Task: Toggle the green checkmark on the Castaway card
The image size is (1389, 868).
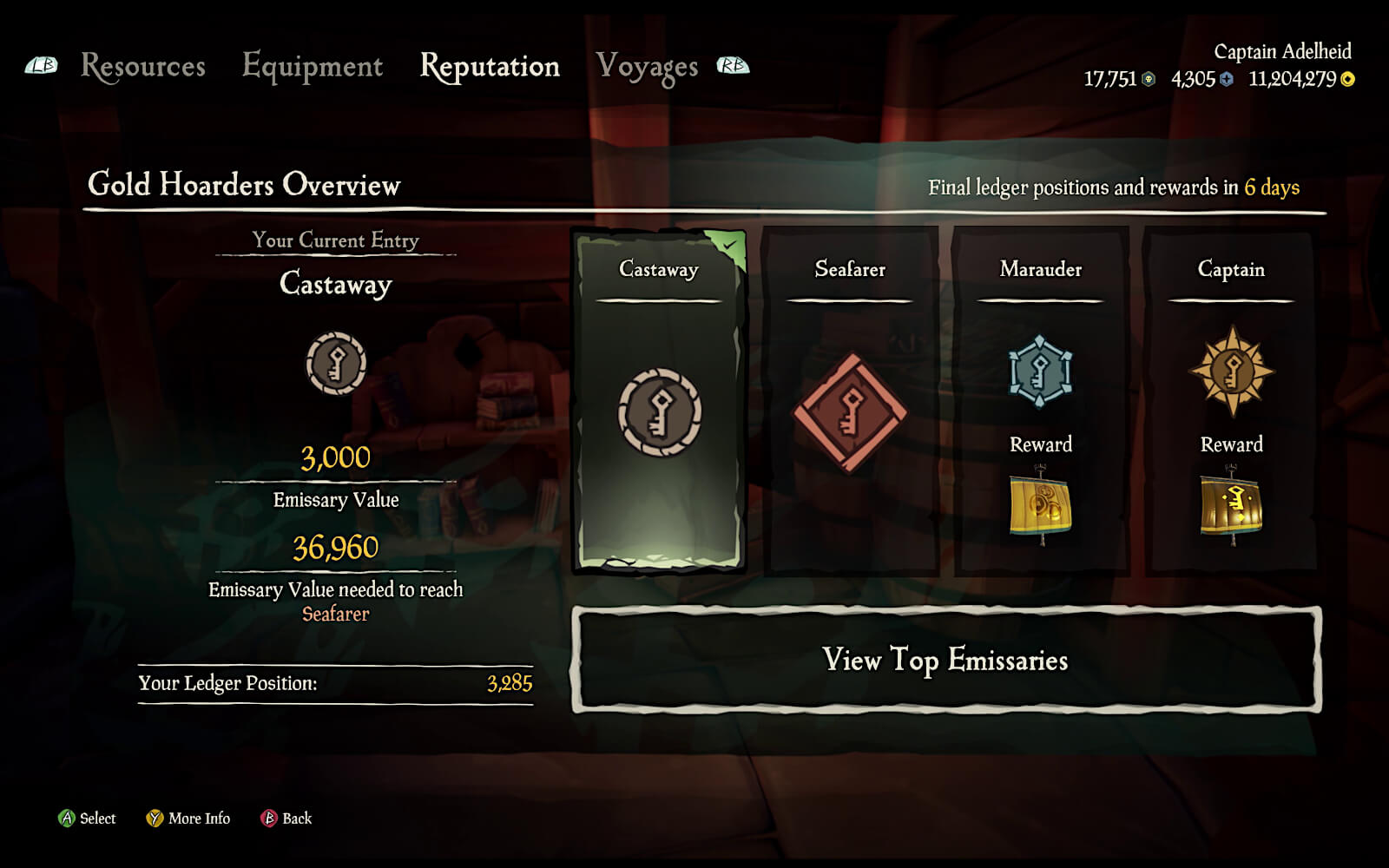Action: click(729, 246)
